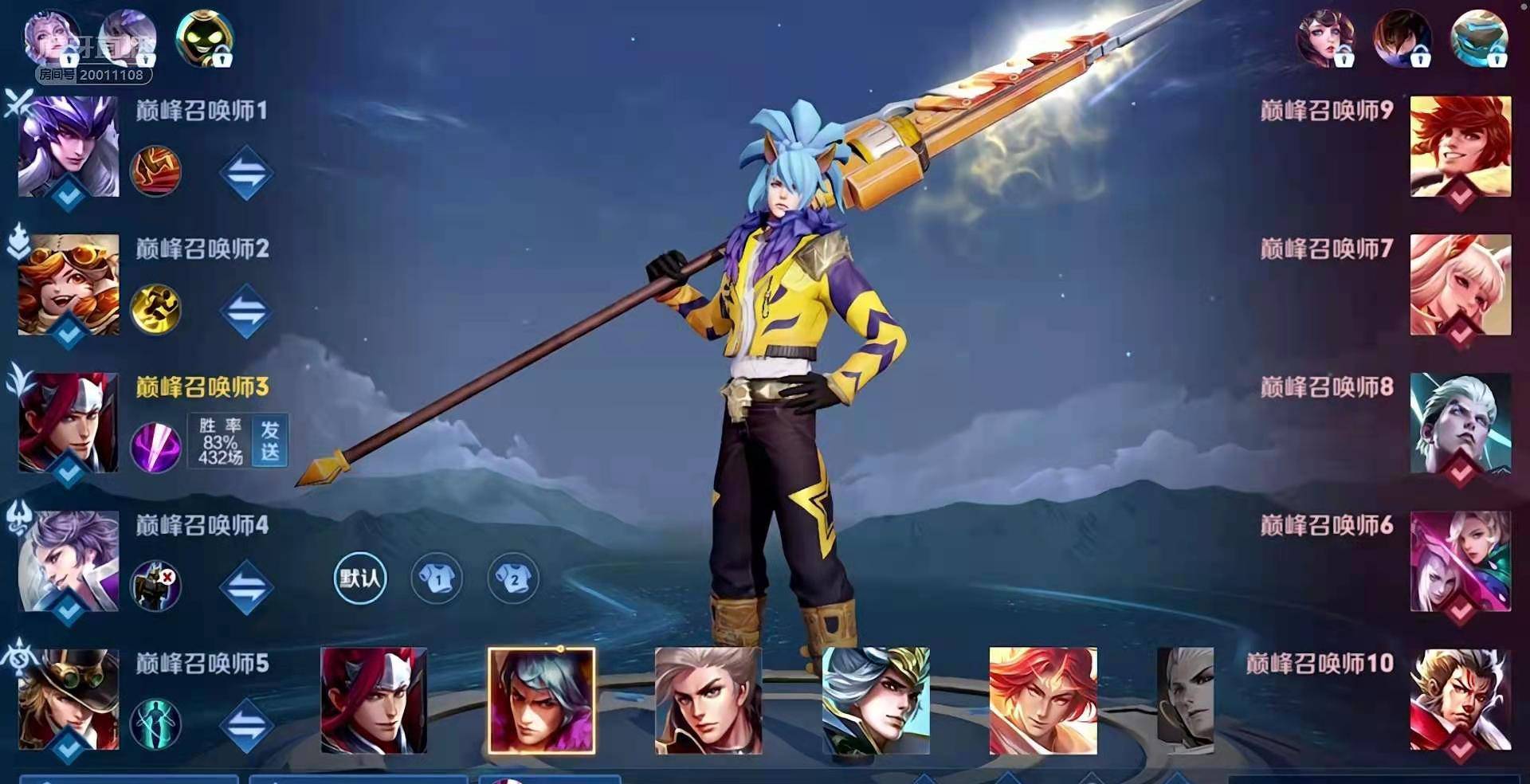Select the highlighted purple-fur-collar hero portrait
Viewport: 1530px width, 784px height.
pyautogui.click(x=541, y=700)
